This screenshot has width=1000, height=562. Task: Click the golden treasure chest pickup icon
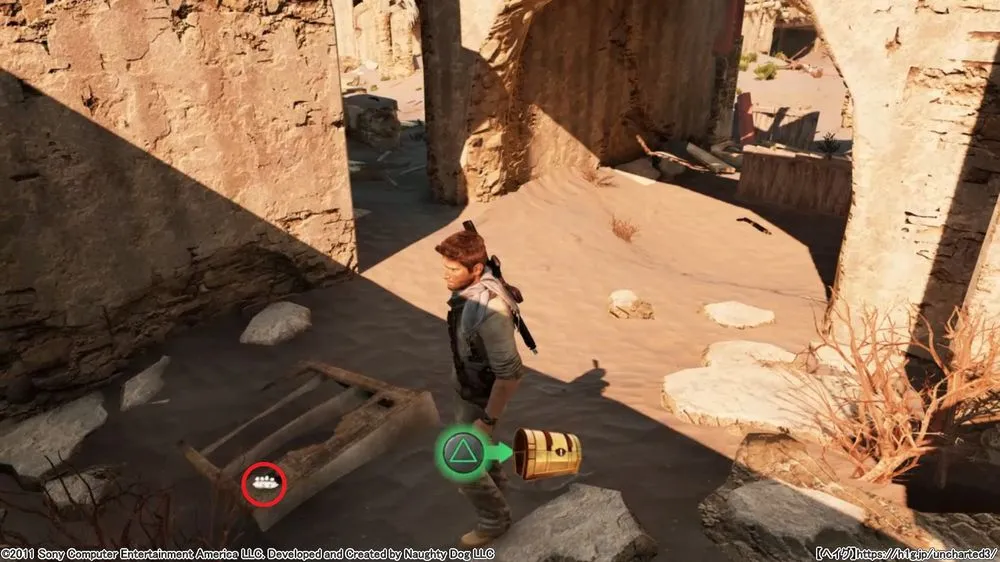coord(547,453)
